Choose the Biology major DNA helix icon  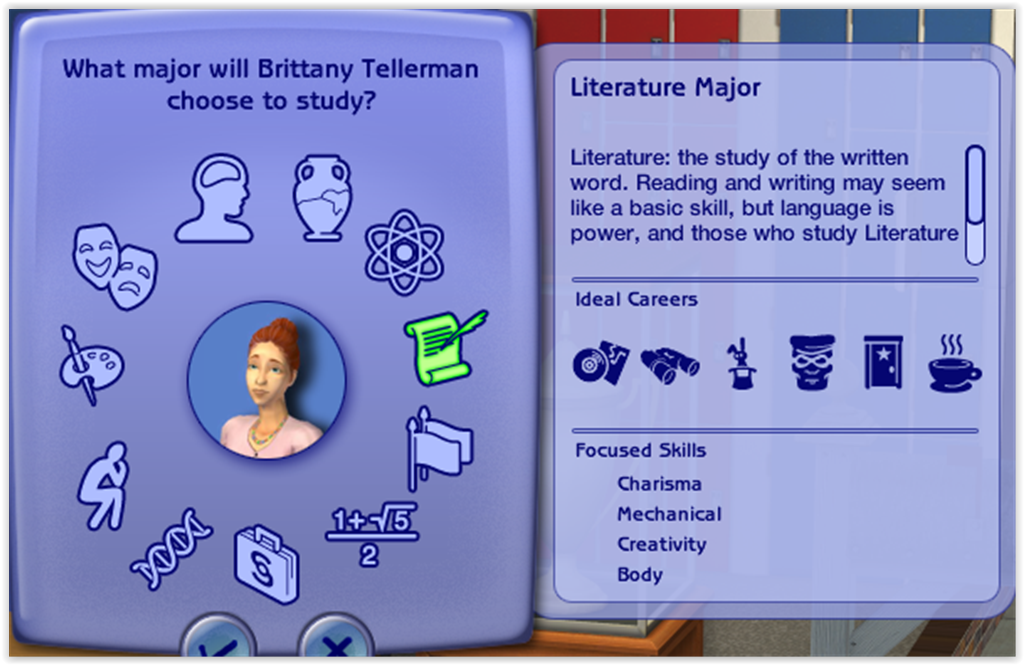pyautogui.click(x=171, y=548)
